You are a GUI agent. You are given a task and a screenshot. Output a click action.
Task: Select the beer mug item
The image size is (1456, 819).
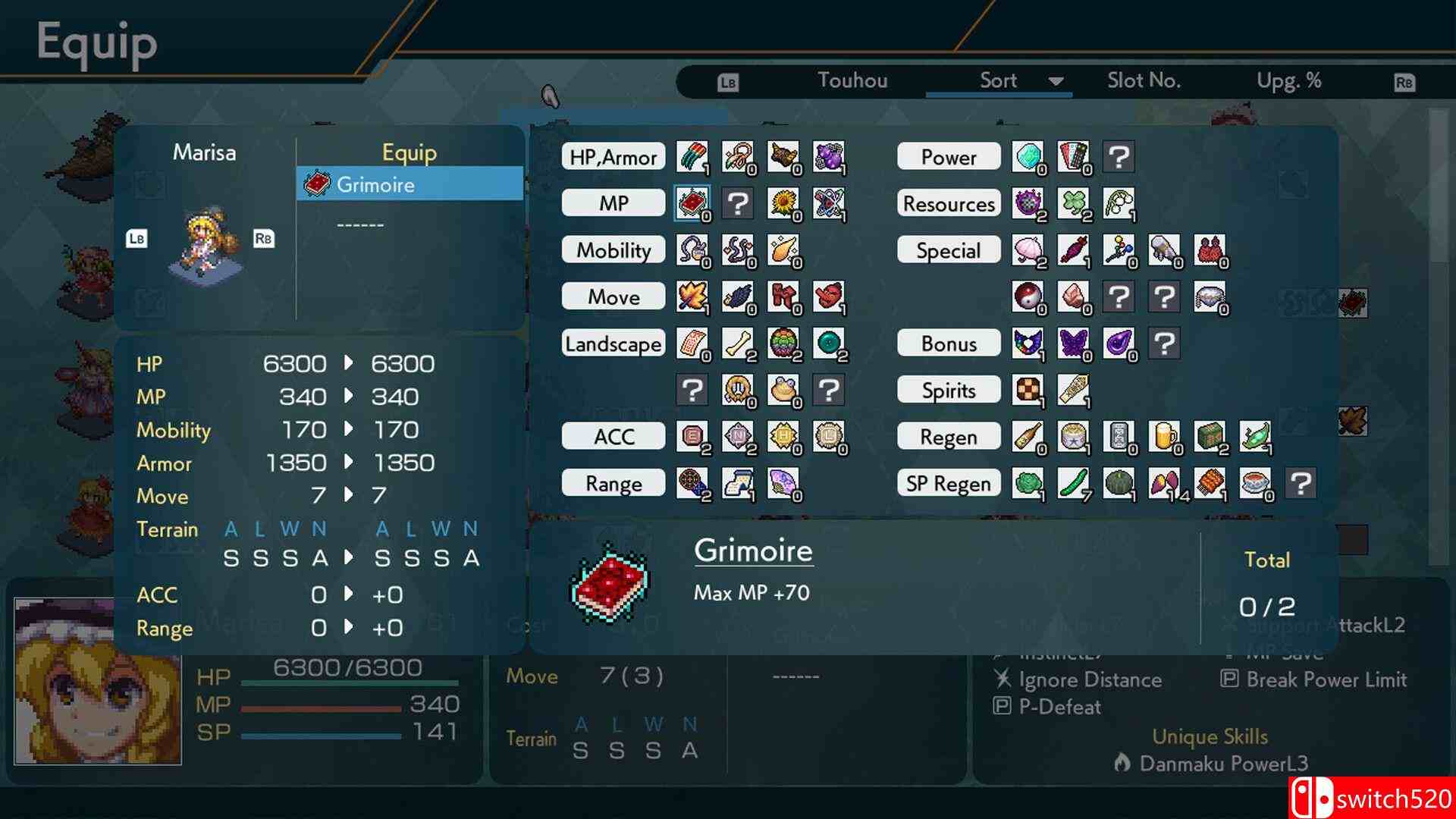[x=1163, y=437]
